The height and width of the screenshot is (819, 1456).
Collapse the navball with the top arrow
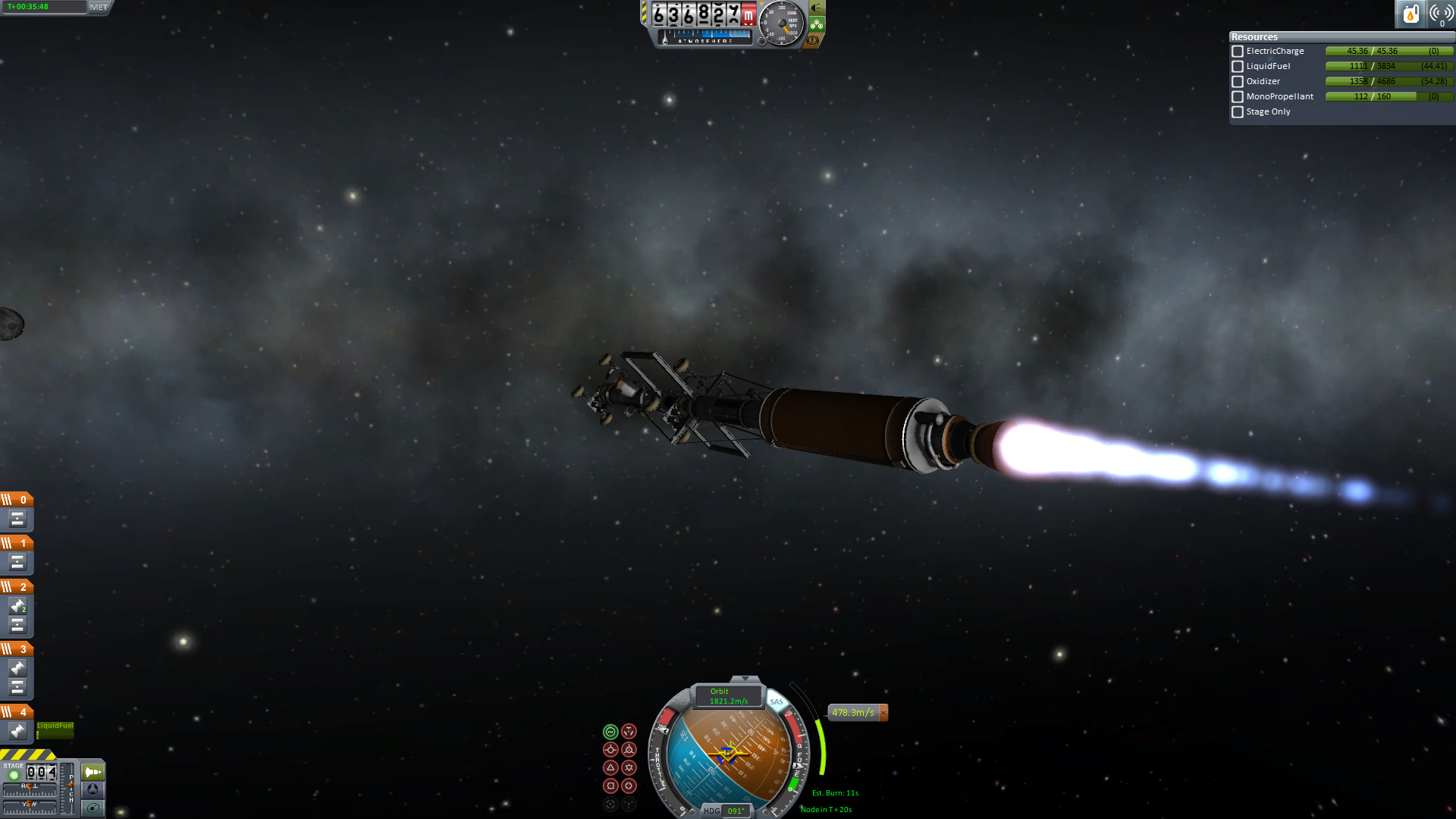745,679
